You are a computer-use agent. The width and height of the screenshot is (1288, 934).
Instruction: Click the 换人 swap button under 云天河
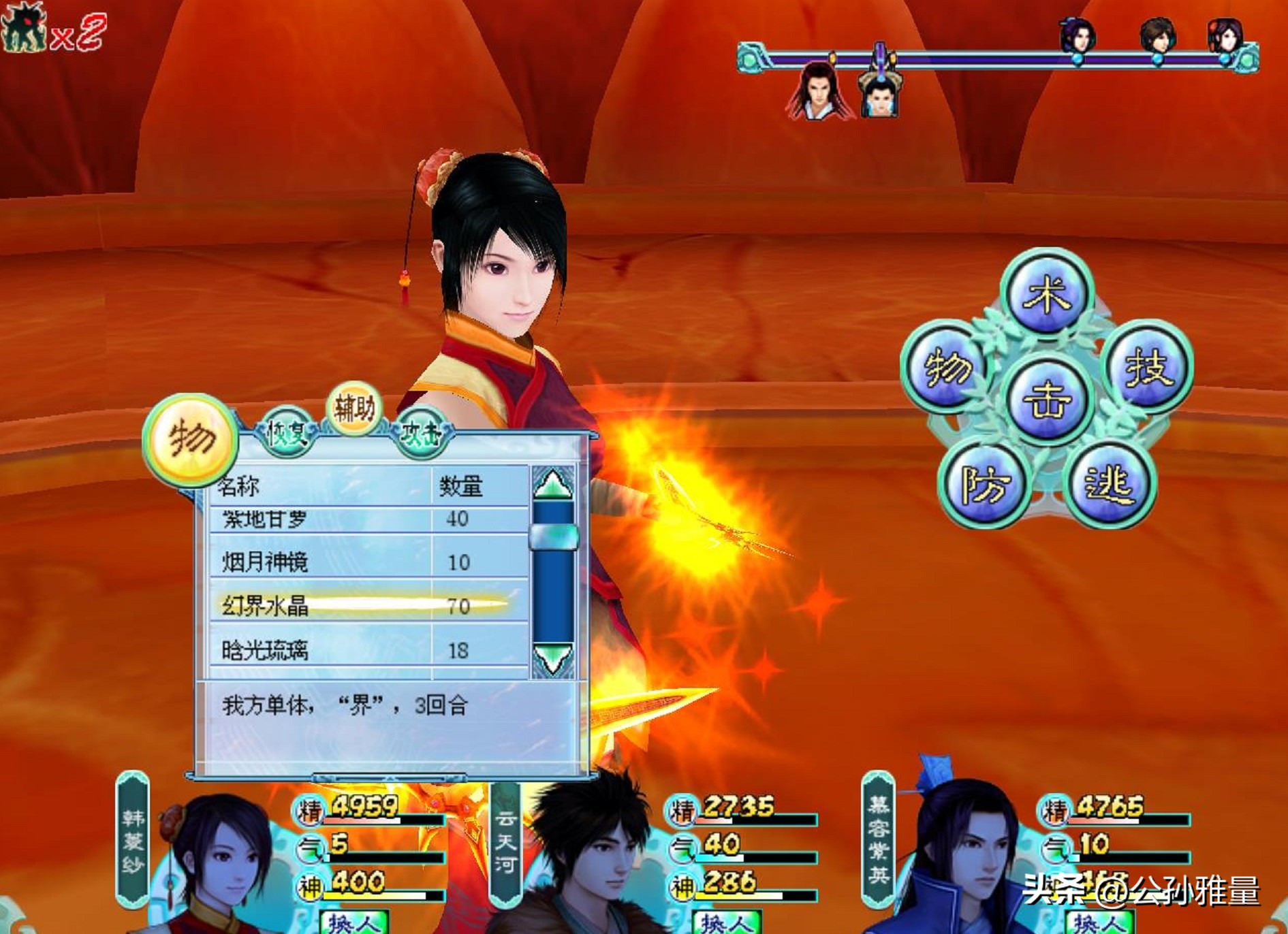726,922
